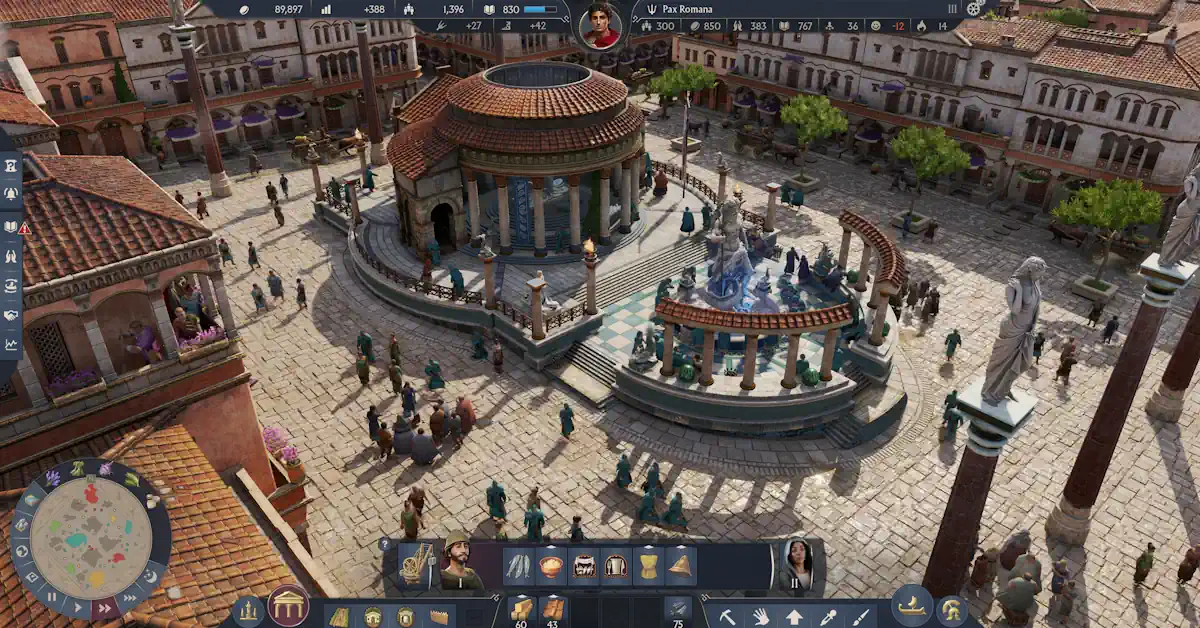Pause the game from the minimap wheel
1200x628 pixels.
[x=50, y=597]
